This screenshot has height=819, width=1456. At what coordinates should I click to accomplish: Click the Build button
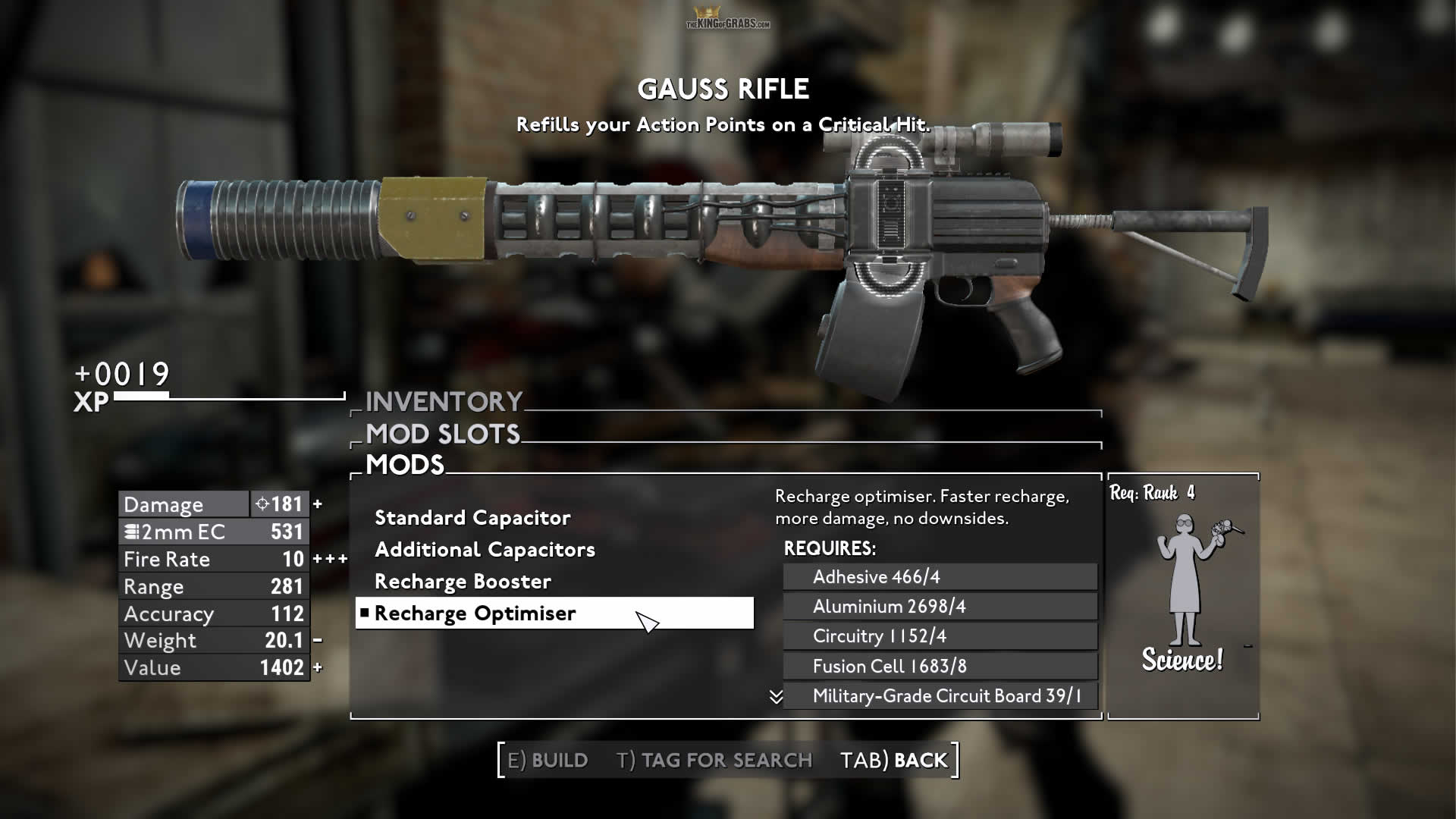point(548,760)
